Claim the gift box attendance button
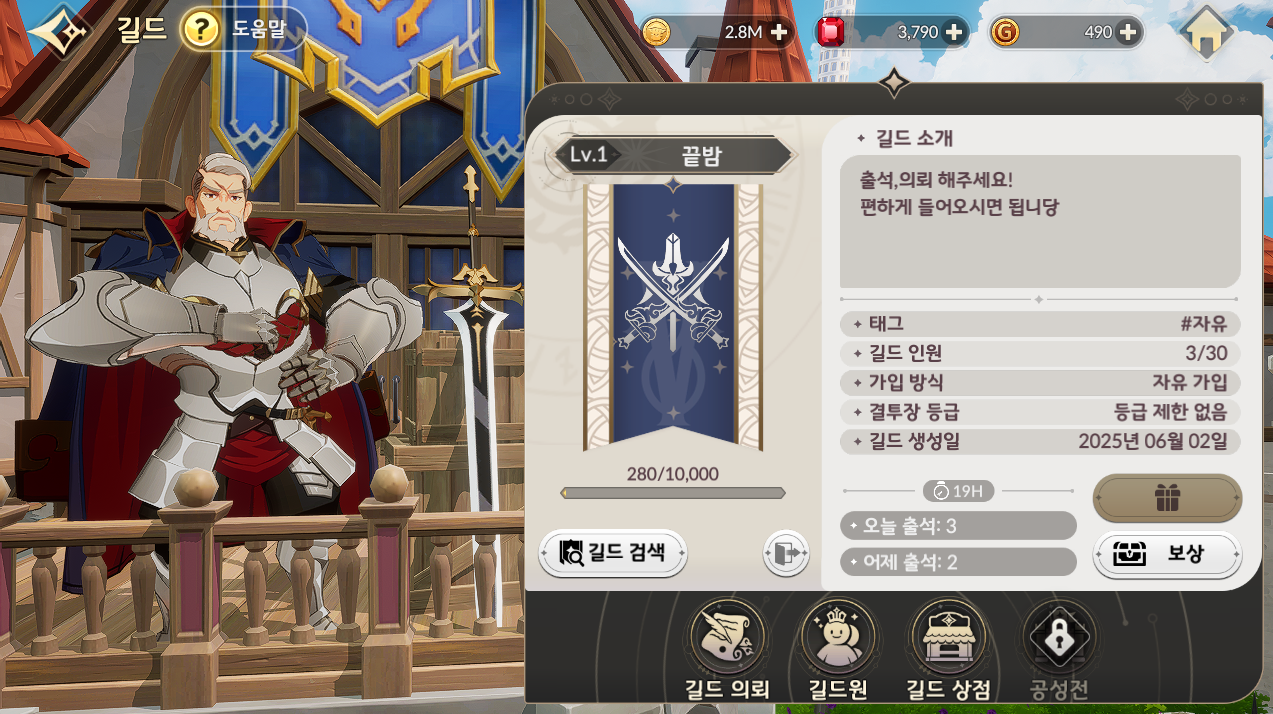The image size is (1273, 714). [x=1167, y=498]
